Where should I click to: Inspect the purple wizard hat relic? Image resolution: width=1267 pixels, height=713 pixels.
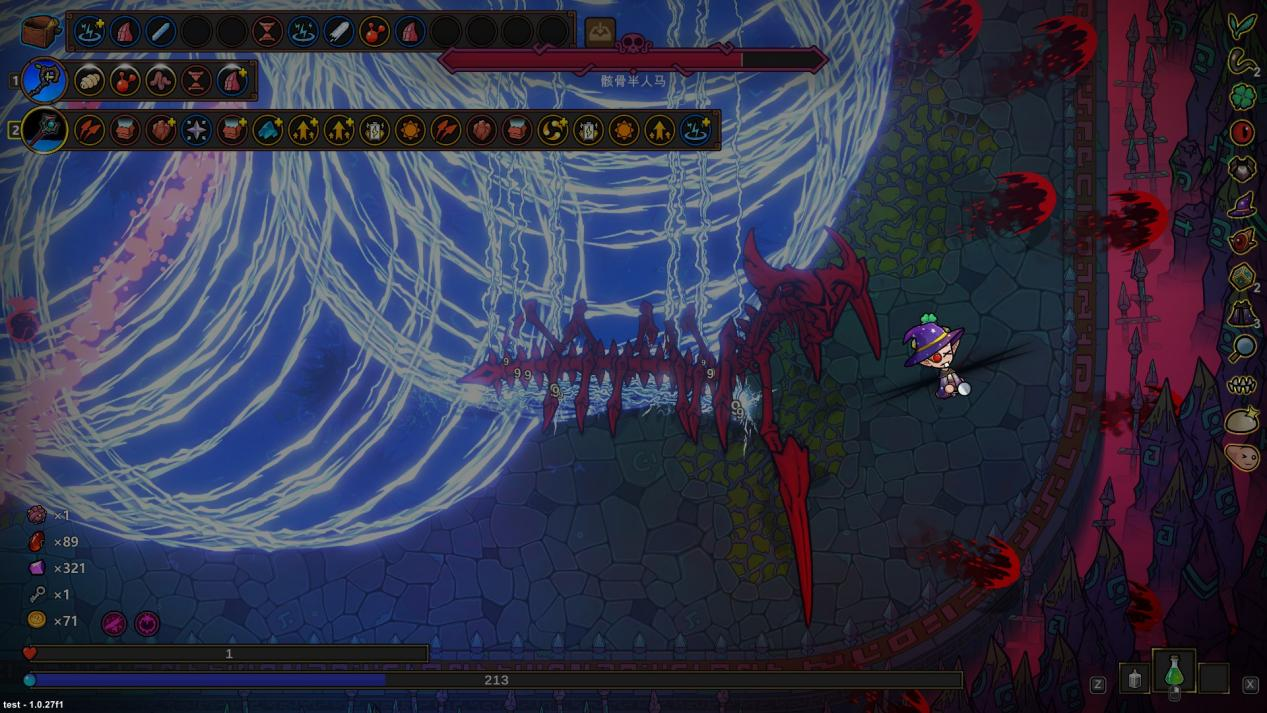point(1242,205)
